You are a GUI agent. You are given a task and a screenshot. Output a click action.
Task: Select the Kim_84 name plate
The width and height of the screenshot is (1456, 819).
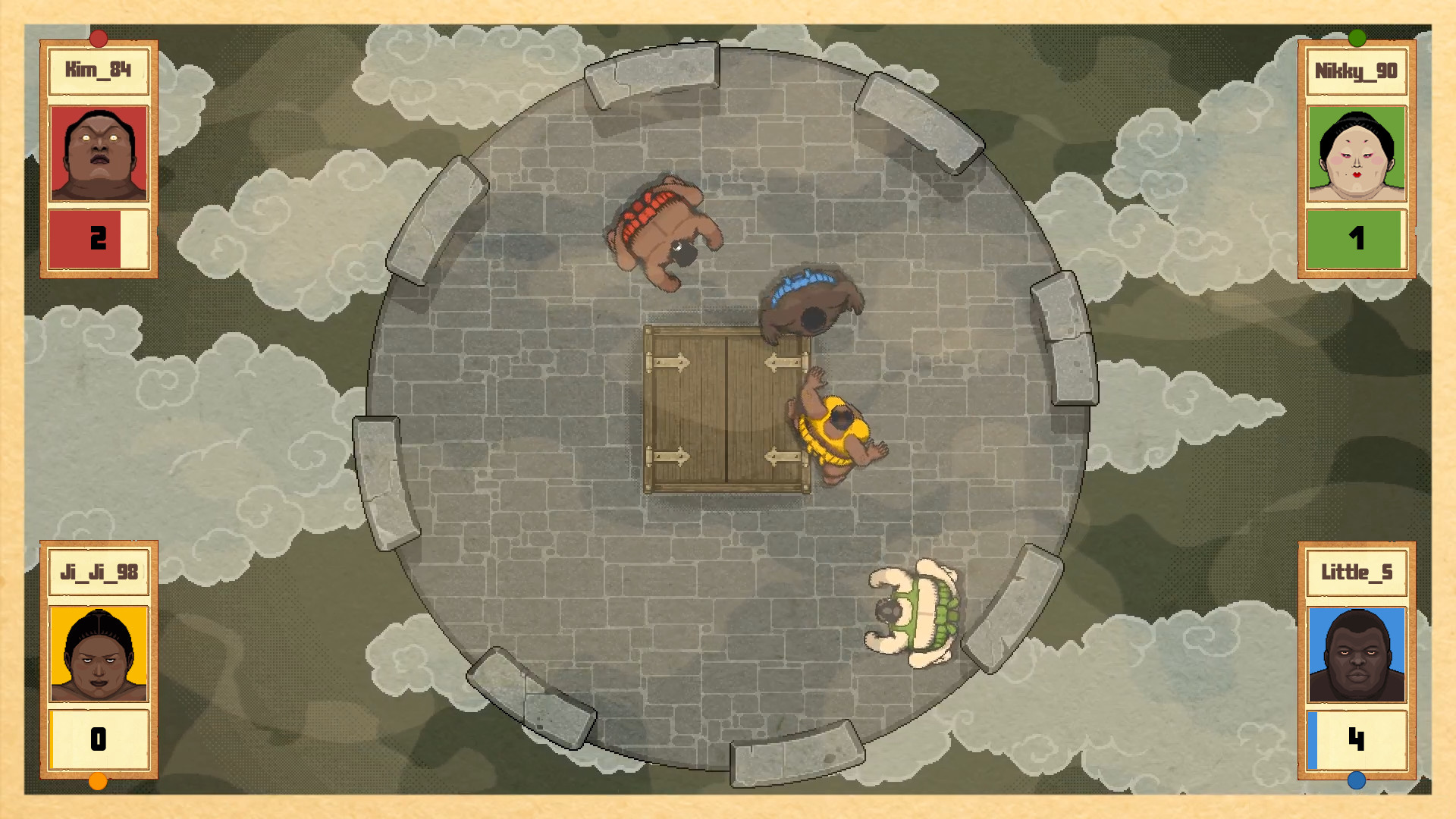[x=97, y=71]
